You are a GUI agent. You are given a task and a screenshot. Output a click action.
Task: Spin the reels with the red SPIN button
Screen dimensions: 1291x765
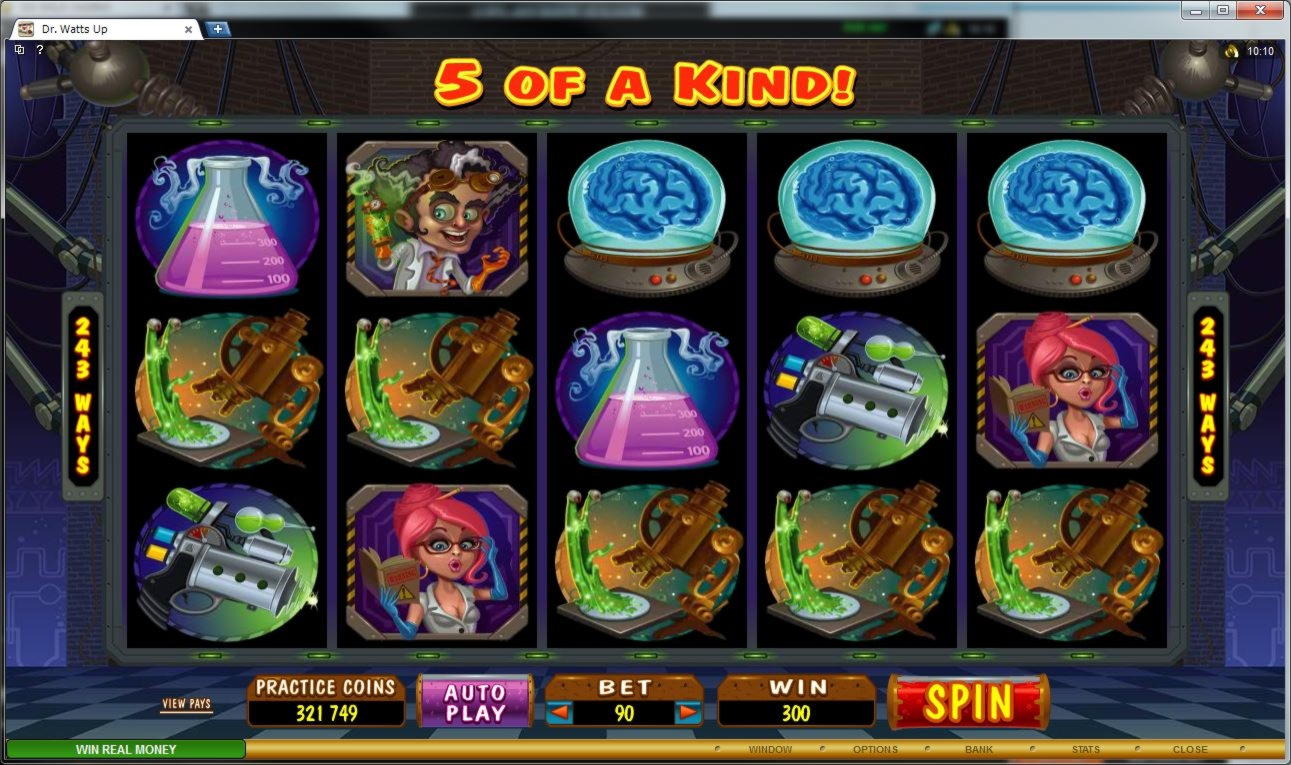click(x=967, y=702)
